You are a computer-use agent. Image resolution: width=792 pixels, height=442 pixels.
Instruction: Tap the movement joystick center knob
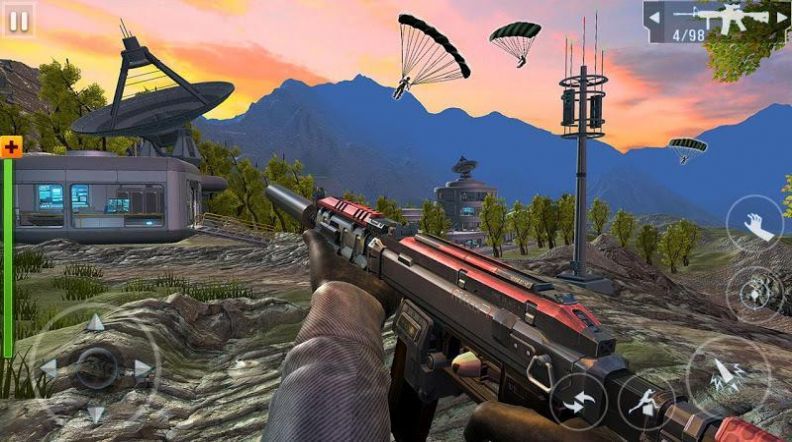click(x=96, y=368)
